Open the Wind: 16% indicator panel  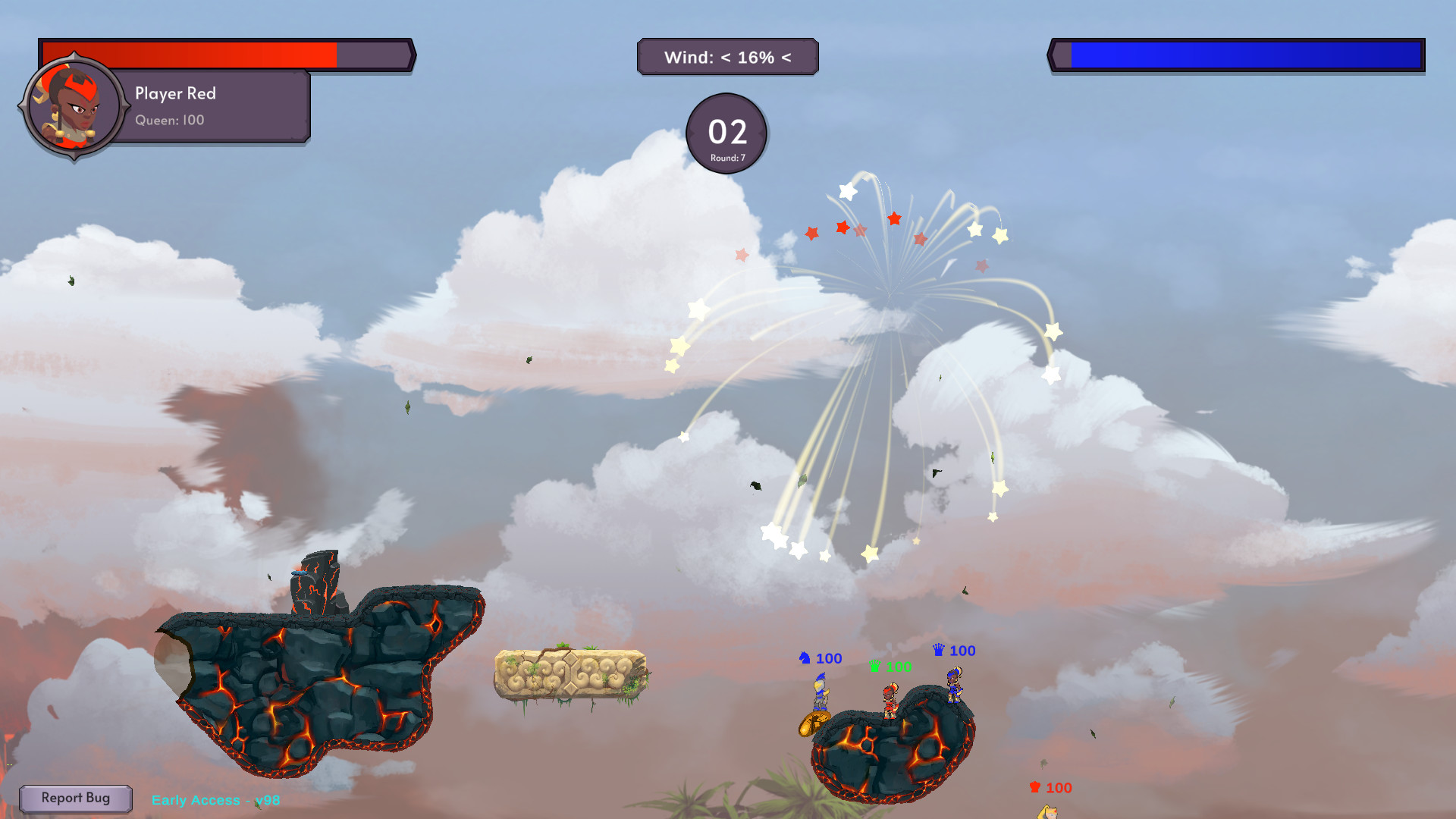[x=728, y=56]
